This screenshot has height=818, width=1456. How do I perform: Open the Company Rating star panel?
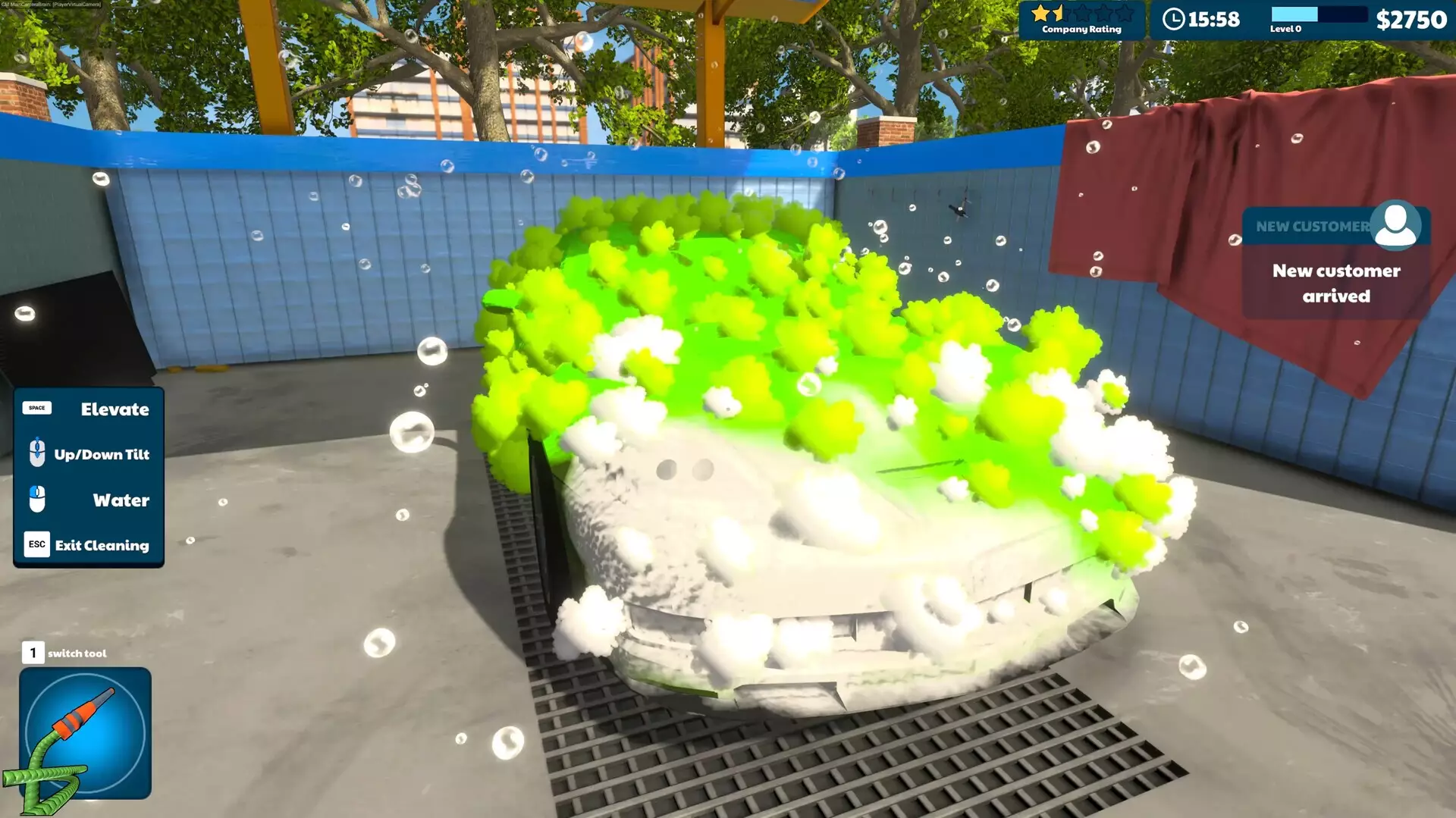click(x=1083, y=20)
